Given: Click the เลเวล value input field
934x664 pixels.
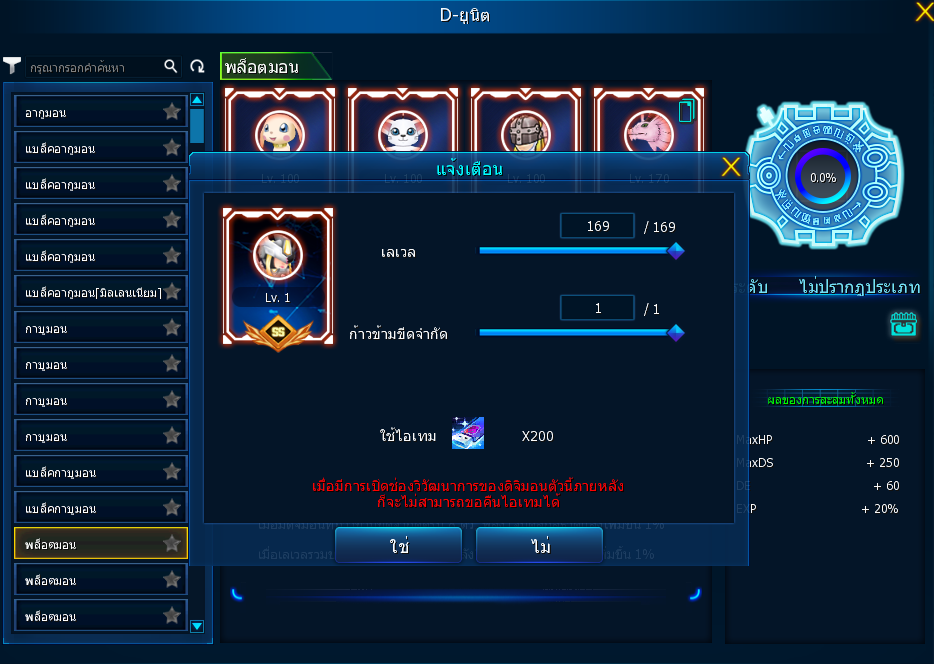Looking at the screenshot, I should click(x=597, y=226).
